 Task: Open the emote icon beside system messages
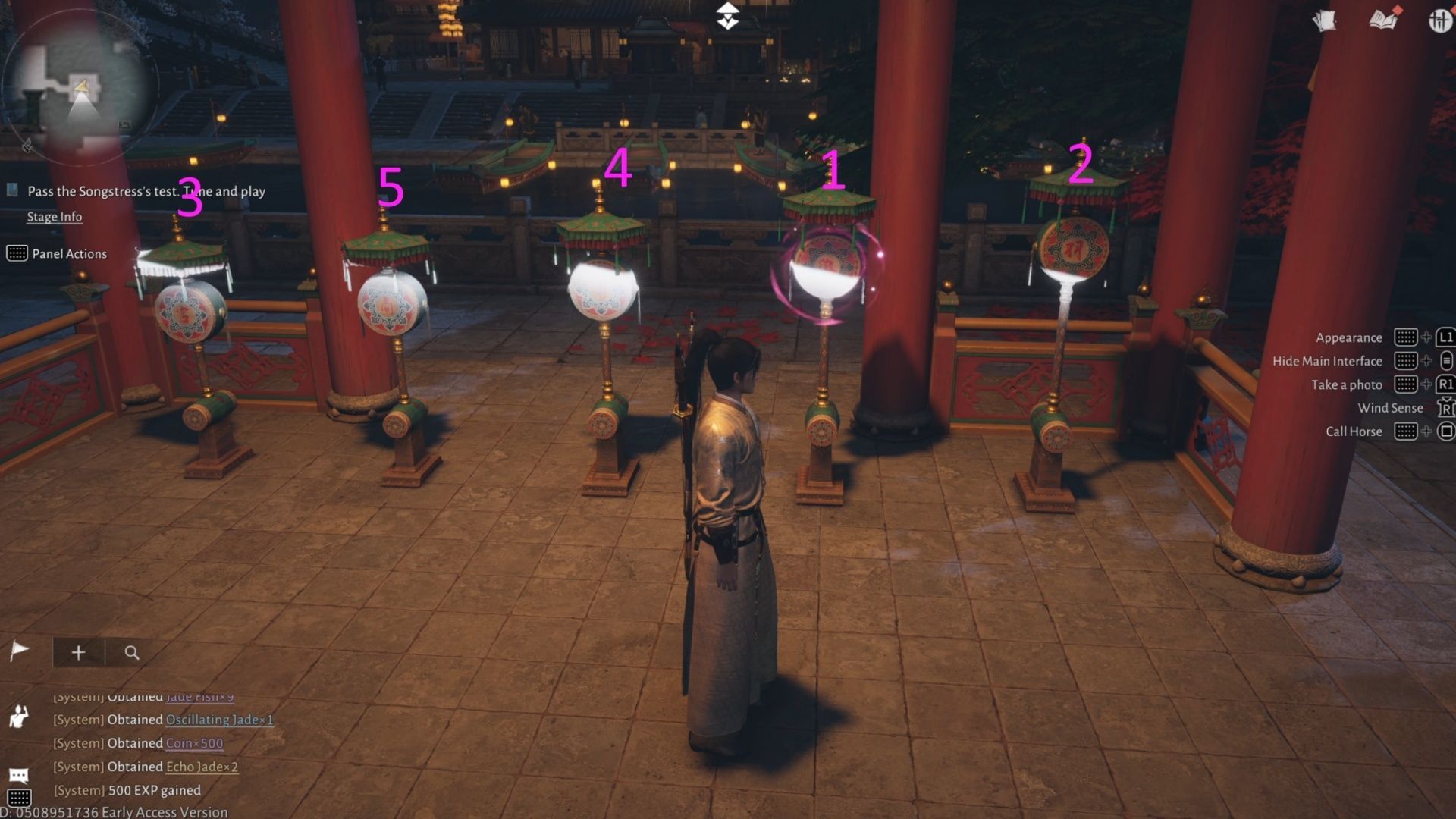pyautogui.click(x=19, y=717)
